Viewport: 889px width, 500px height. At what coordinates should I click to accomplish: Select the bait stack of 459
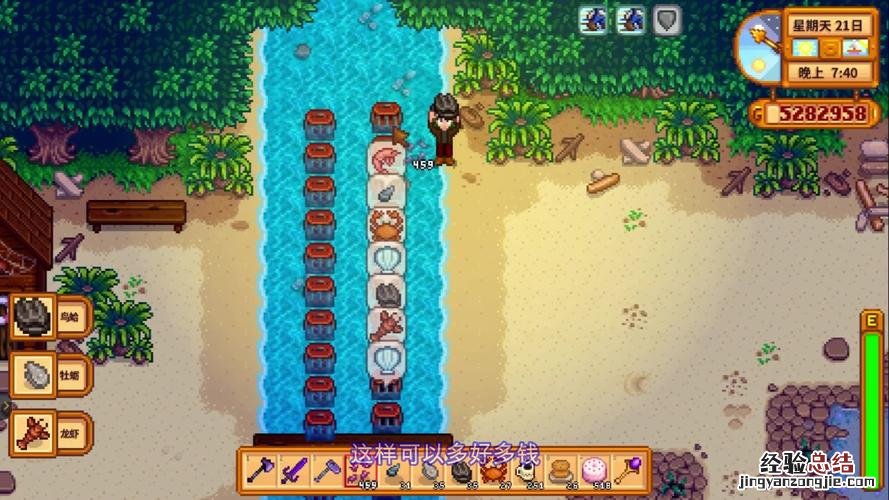coord(361,469)
